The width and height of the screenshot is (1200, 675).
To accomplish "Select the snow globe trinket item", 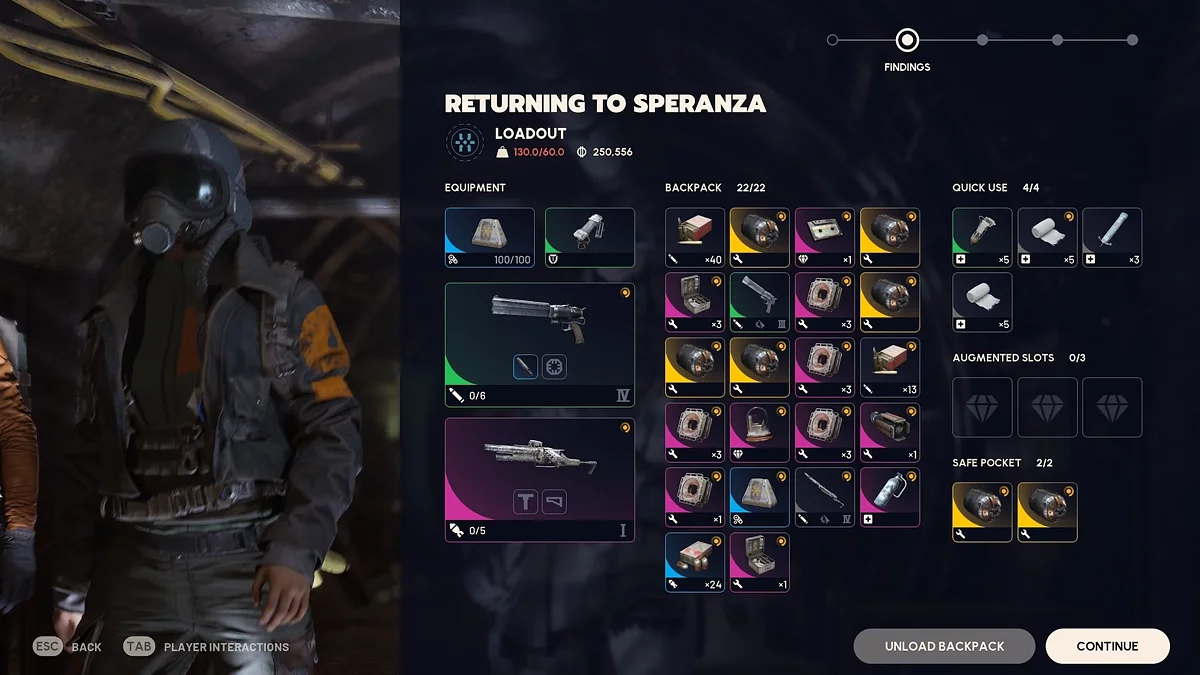I will tap(760, 432).
